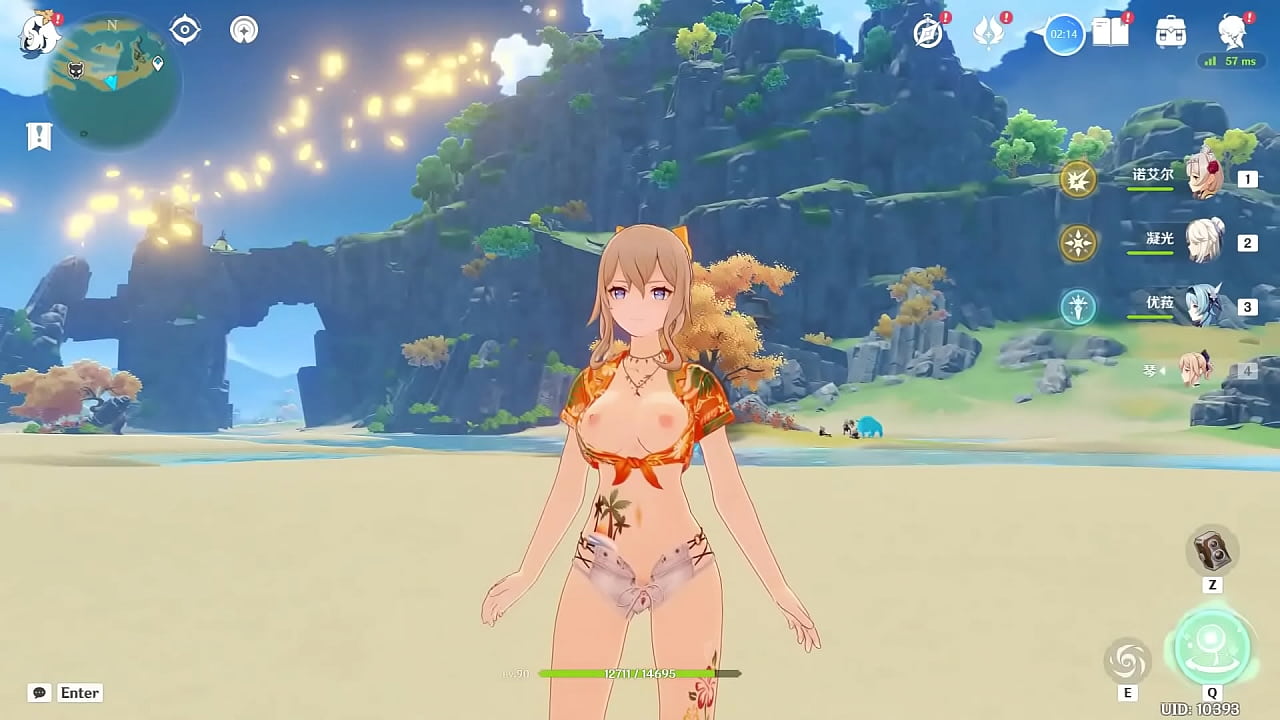Open the Paimon main menu
Image resolution: width=1280 pixels, height=720 pixels.
tap(40, 33)
